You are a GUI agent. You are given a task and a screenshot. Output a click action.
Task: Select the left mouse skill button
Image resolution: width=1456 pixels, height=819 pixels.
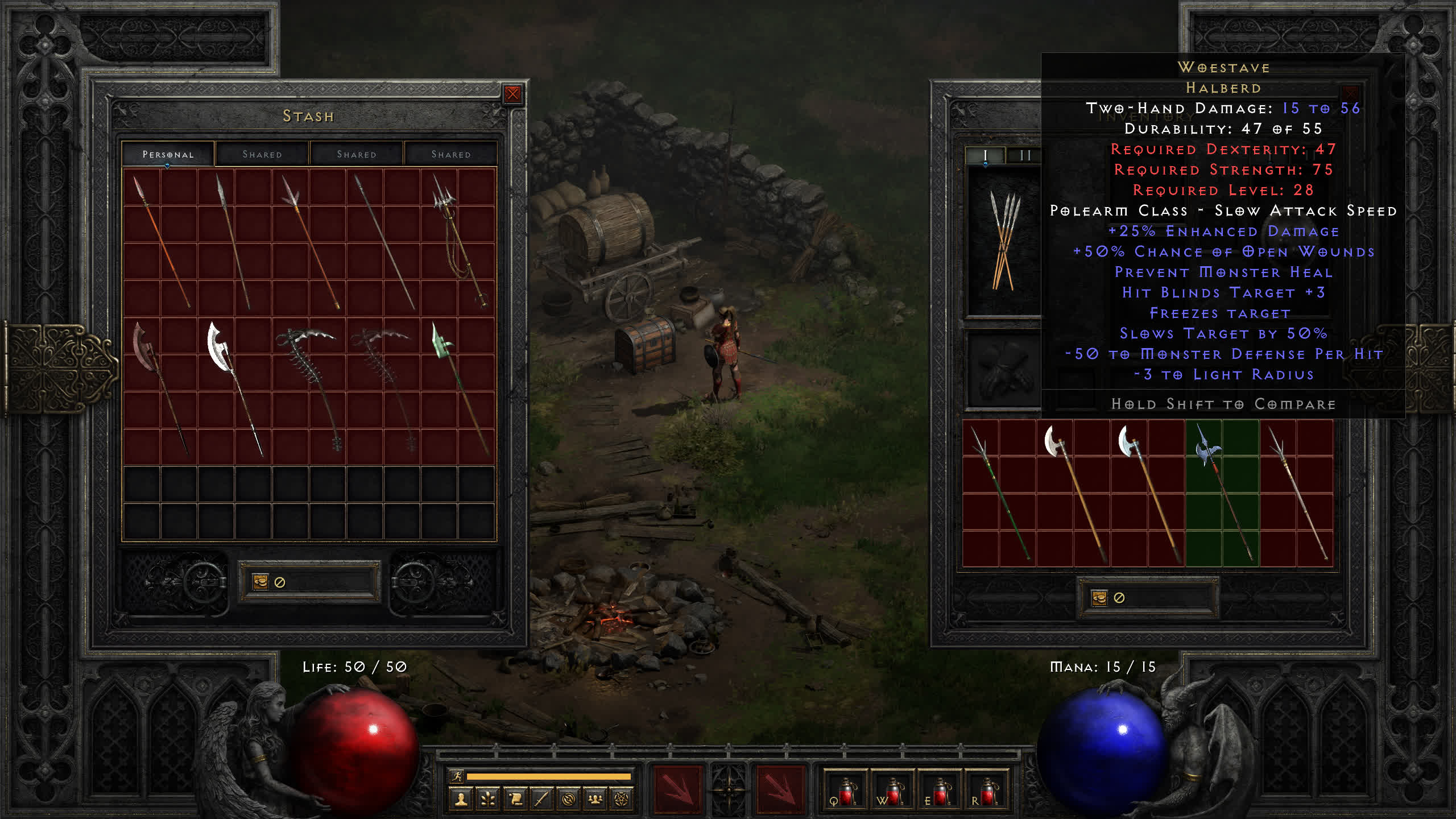tap(677, 789)
